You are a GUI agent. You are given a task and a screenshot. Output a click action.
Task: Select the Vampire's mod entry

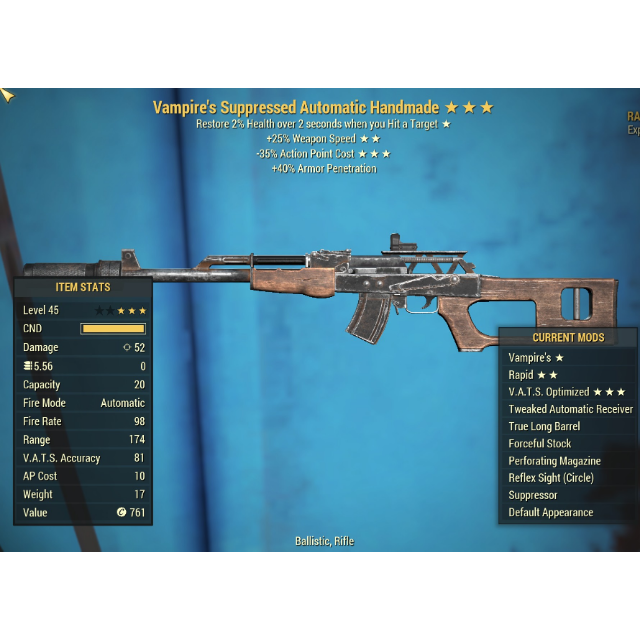[x=536, y=357]
